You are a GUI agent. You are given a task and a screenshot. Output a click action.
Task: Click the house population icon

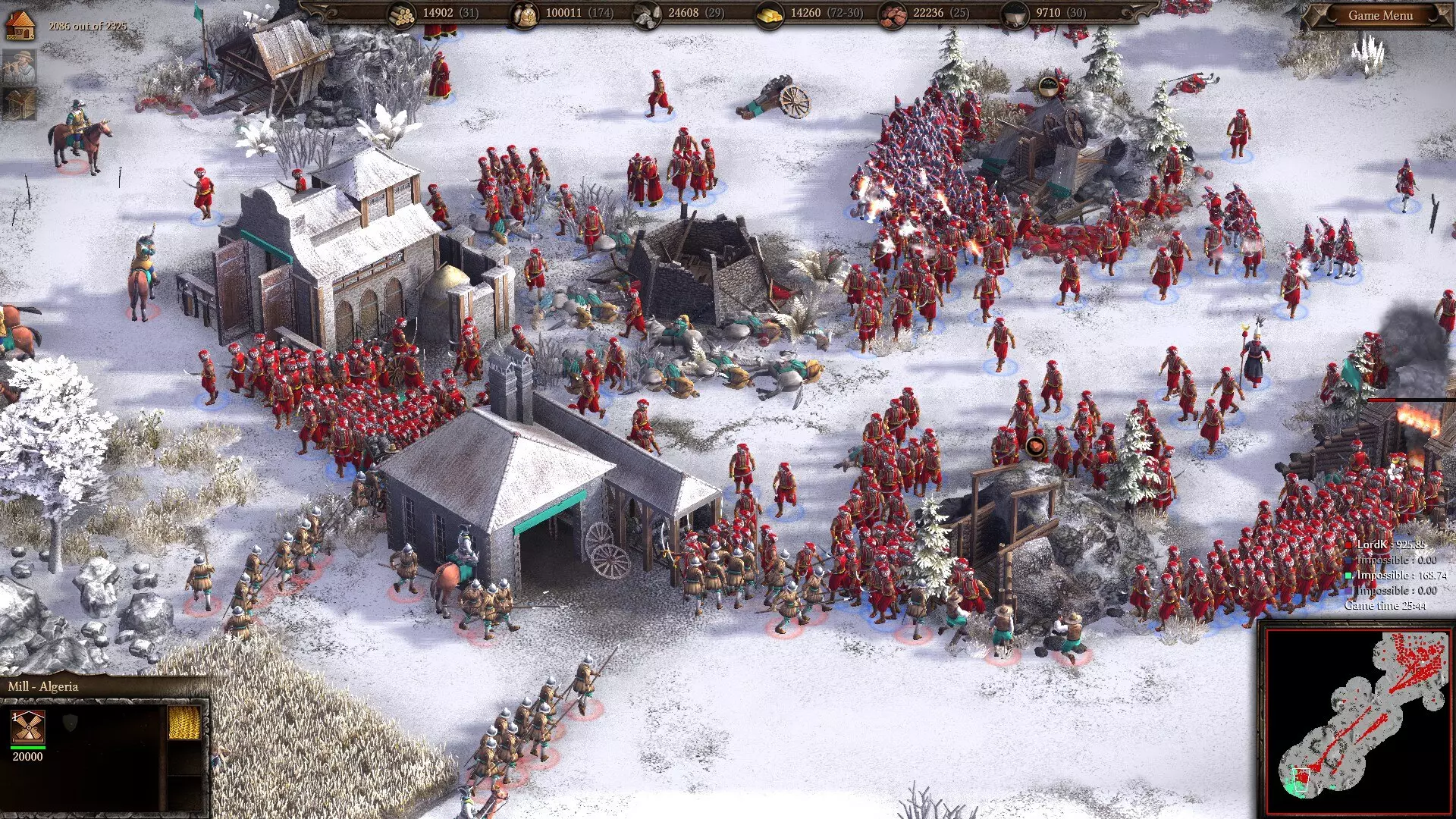click(20, 26)
